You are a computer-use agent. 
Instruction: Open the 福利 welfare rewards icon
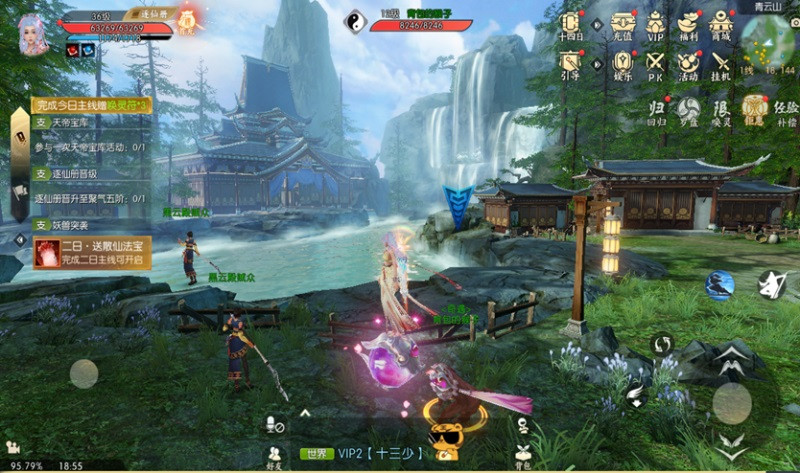[x=688, y=24]
